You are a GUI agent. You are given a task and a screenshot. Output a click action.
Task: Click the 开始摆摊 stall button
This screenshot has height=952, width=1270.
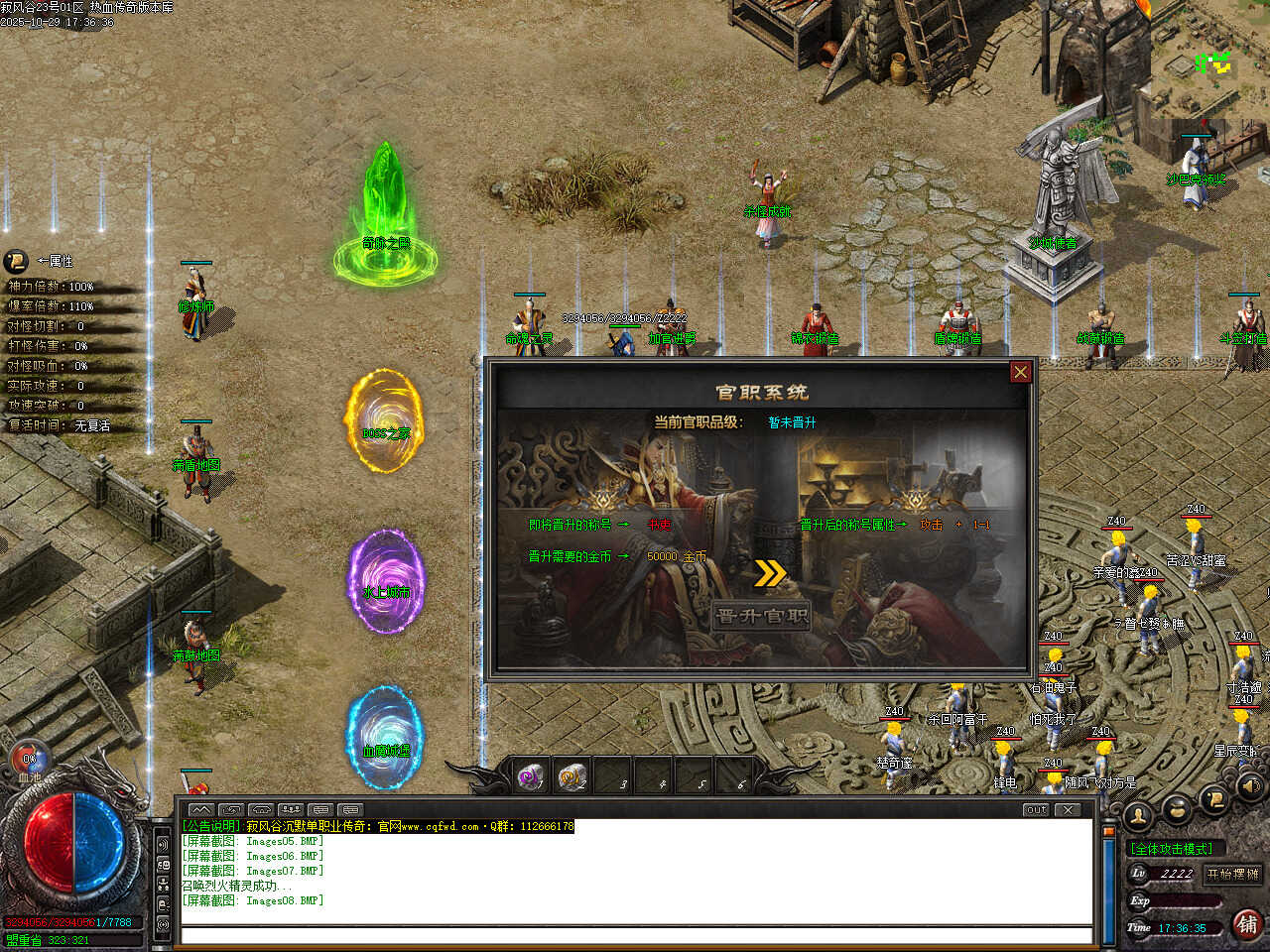(x=1232, y=874)
